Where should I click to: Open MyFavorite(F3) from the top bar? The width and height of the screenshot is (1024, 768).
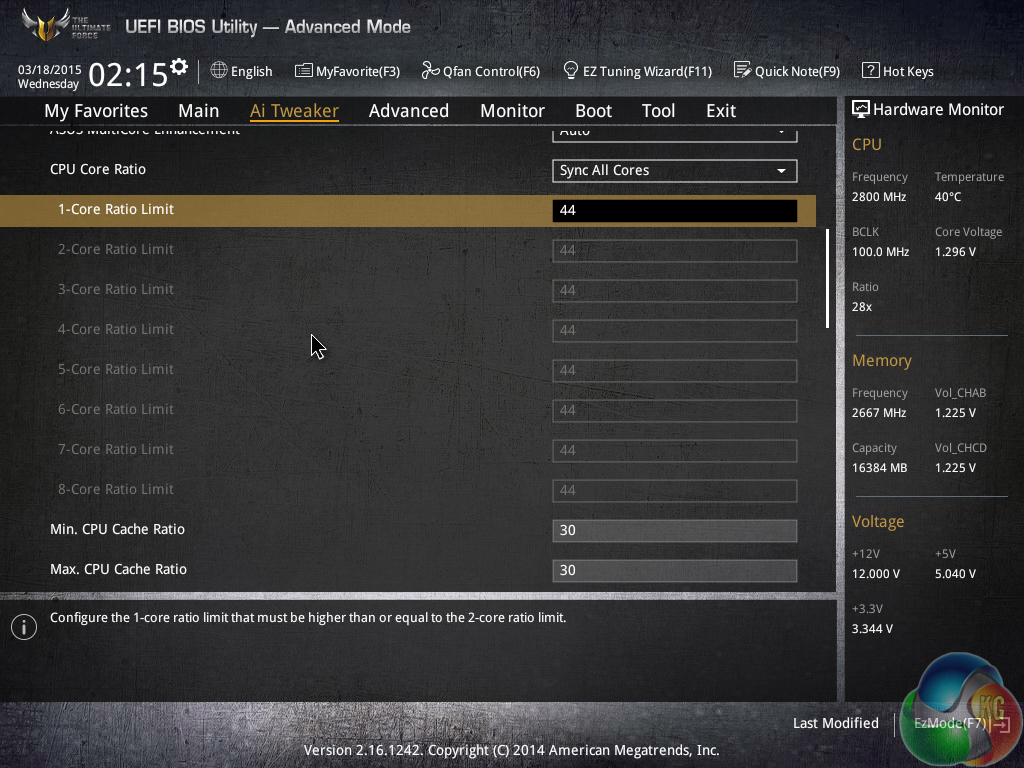pyautogui.click(x=347, y=71)
